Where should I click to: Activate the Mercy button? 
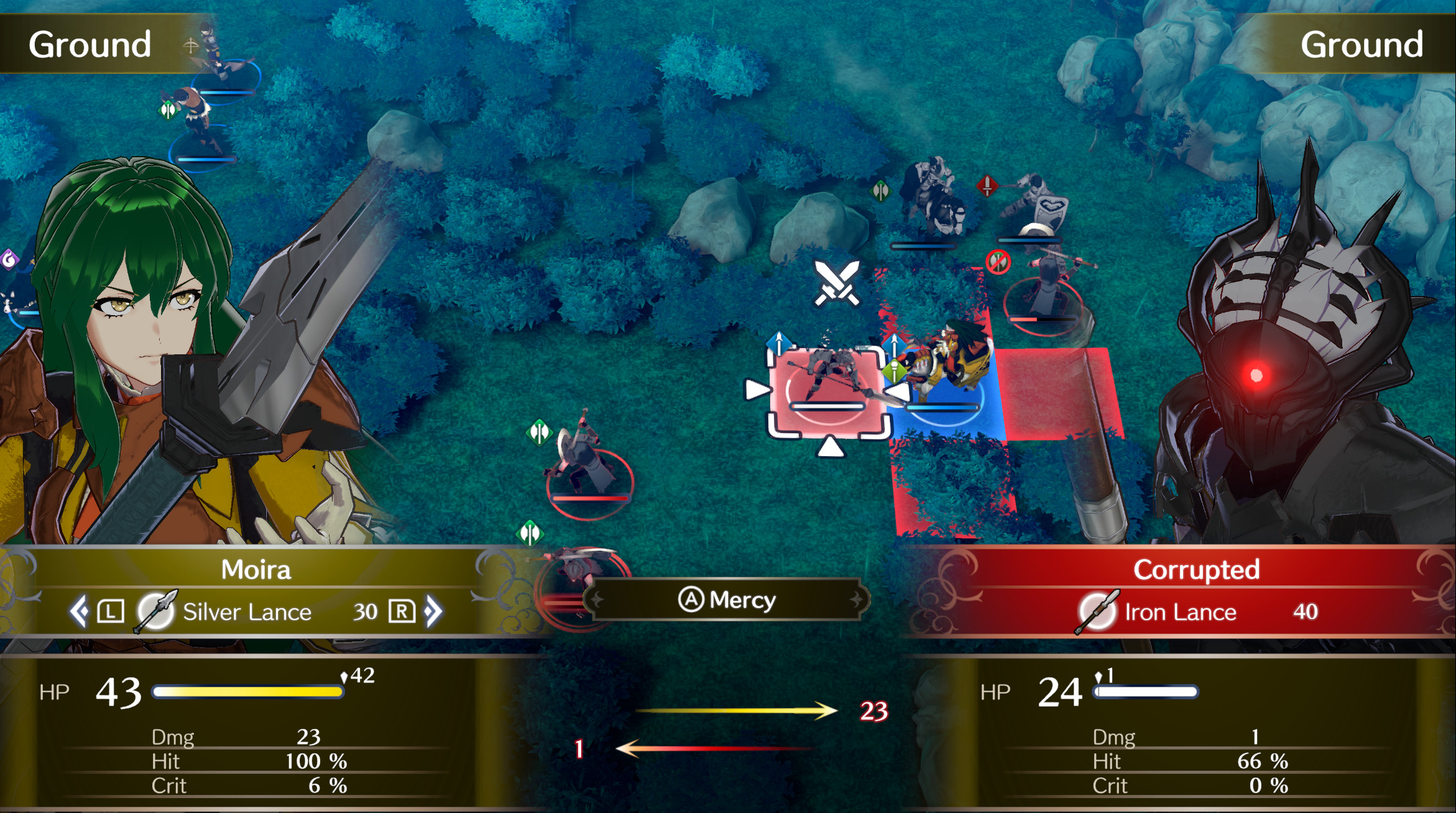coord(727,600)
